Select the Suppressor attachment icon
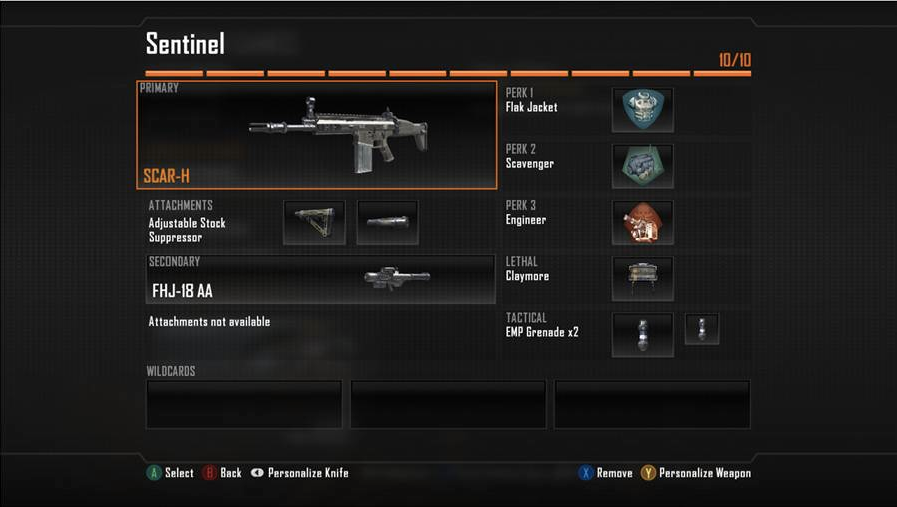This screenshot has width=897, height=507. (387, 222)
